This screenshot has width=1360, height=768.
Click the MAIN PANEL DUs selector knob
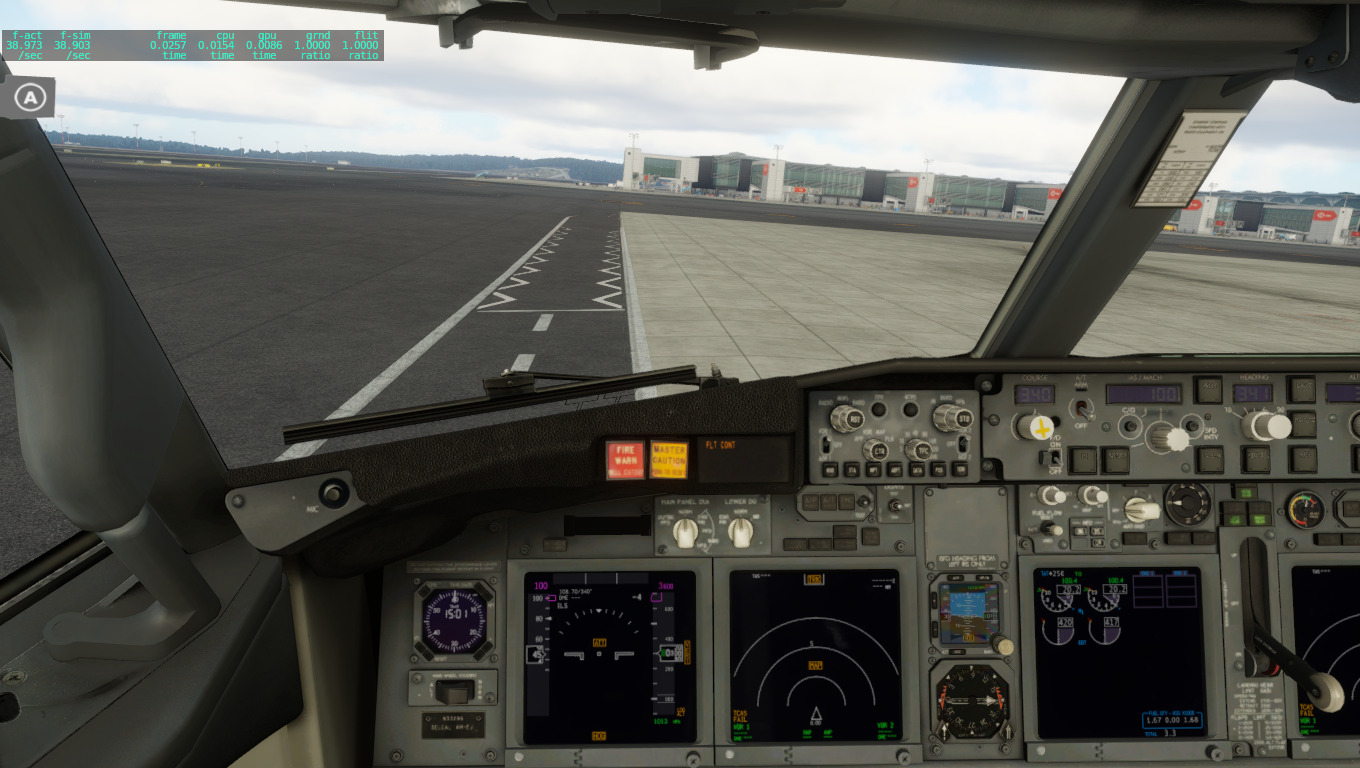(685, 533)
